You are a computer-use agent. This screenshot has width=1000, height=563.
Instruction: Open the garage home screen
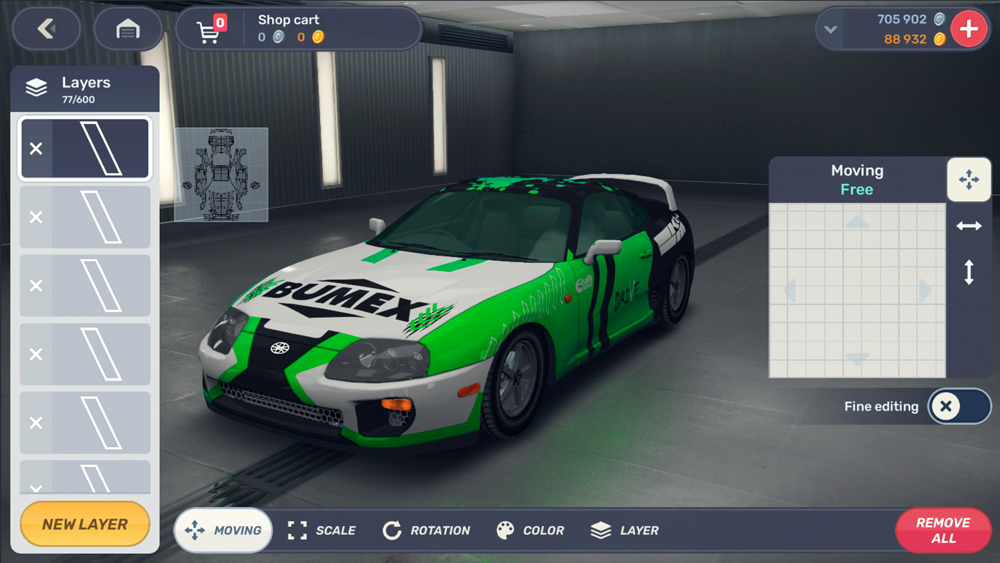tap(128, 29)
